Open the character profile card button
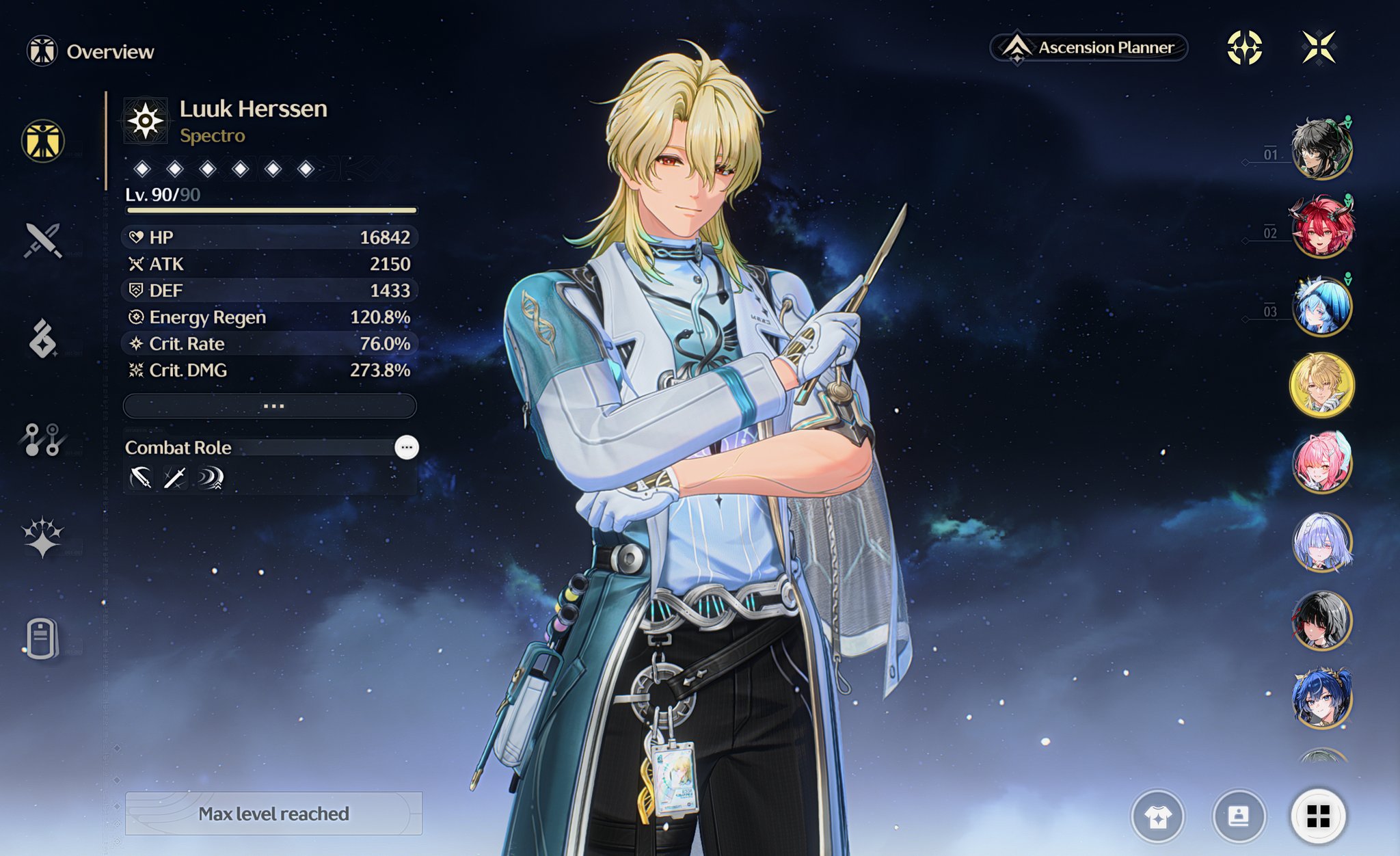 click(1238, 816)
